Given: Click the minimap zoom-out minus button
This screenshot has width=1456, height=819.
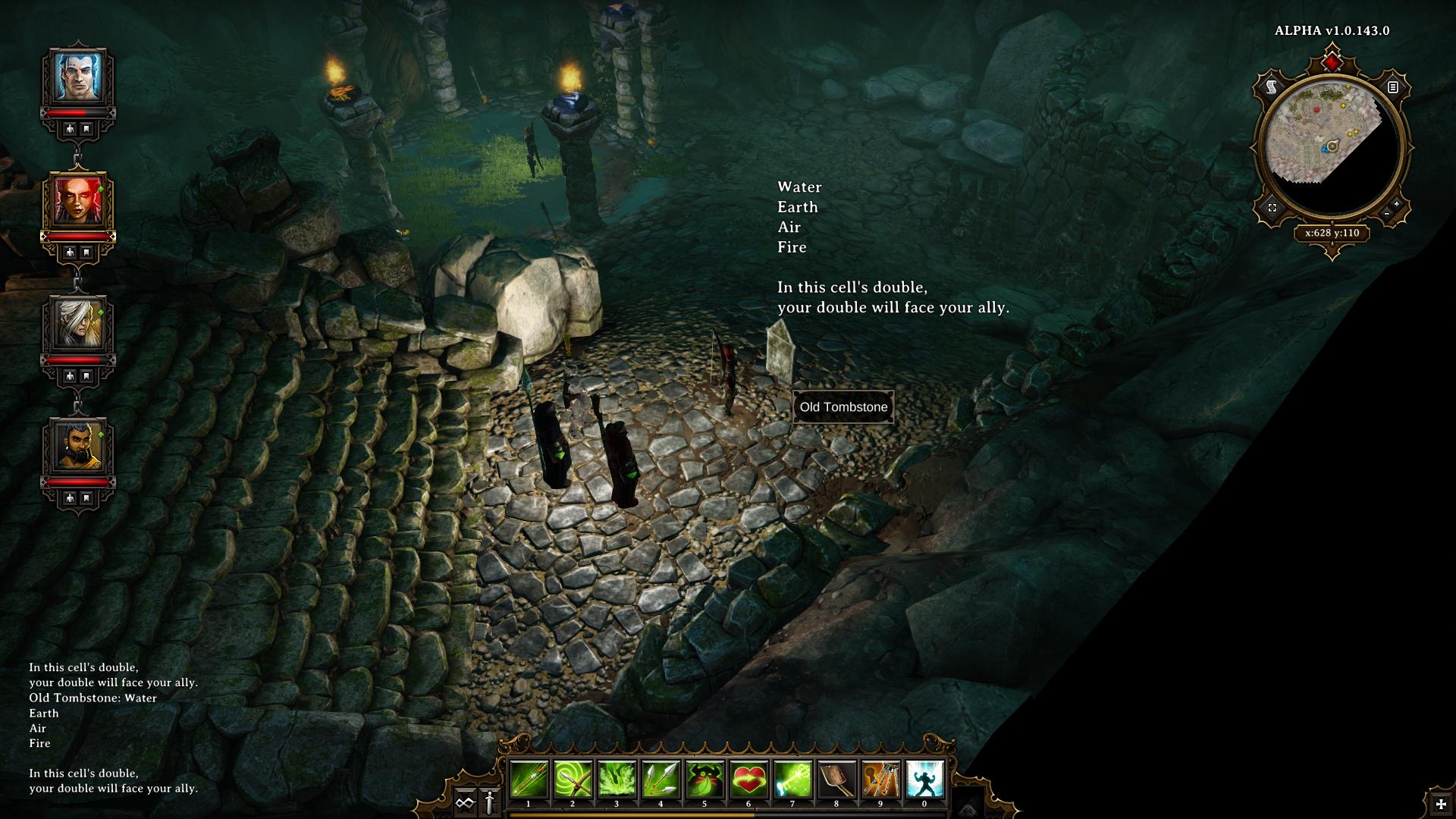Looking at the screenshot, I should click(x=1387, y=214).
